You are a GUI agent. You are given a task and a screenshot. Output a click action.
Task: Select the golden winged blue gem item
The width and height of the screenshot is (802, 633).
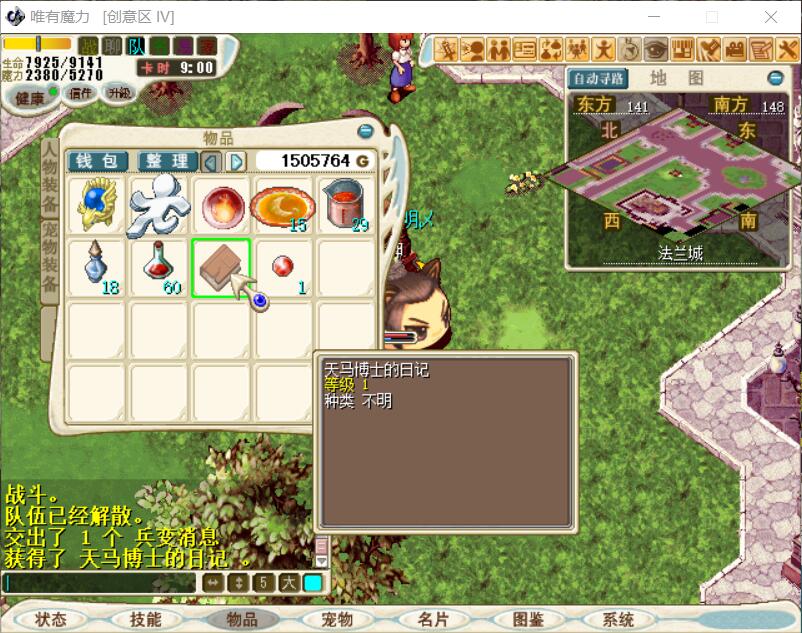[97, 204]
